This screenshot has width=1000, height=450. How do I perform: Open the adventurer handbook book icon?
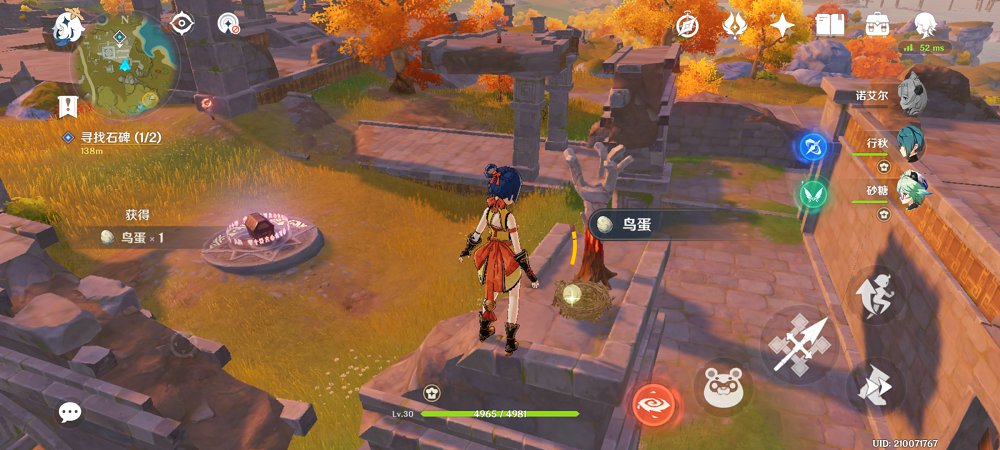pos(829,24)
